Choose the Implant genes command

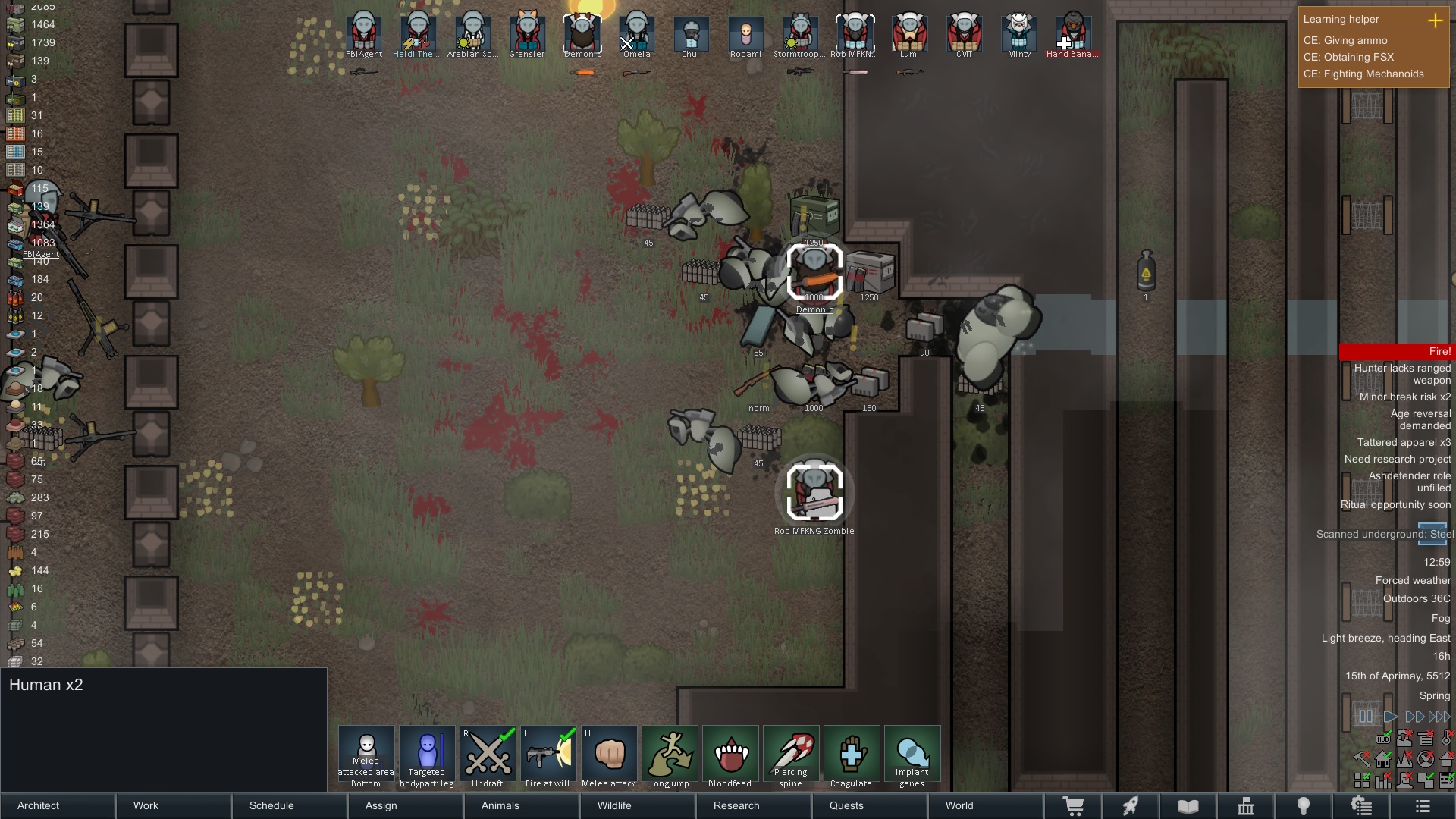912,756
